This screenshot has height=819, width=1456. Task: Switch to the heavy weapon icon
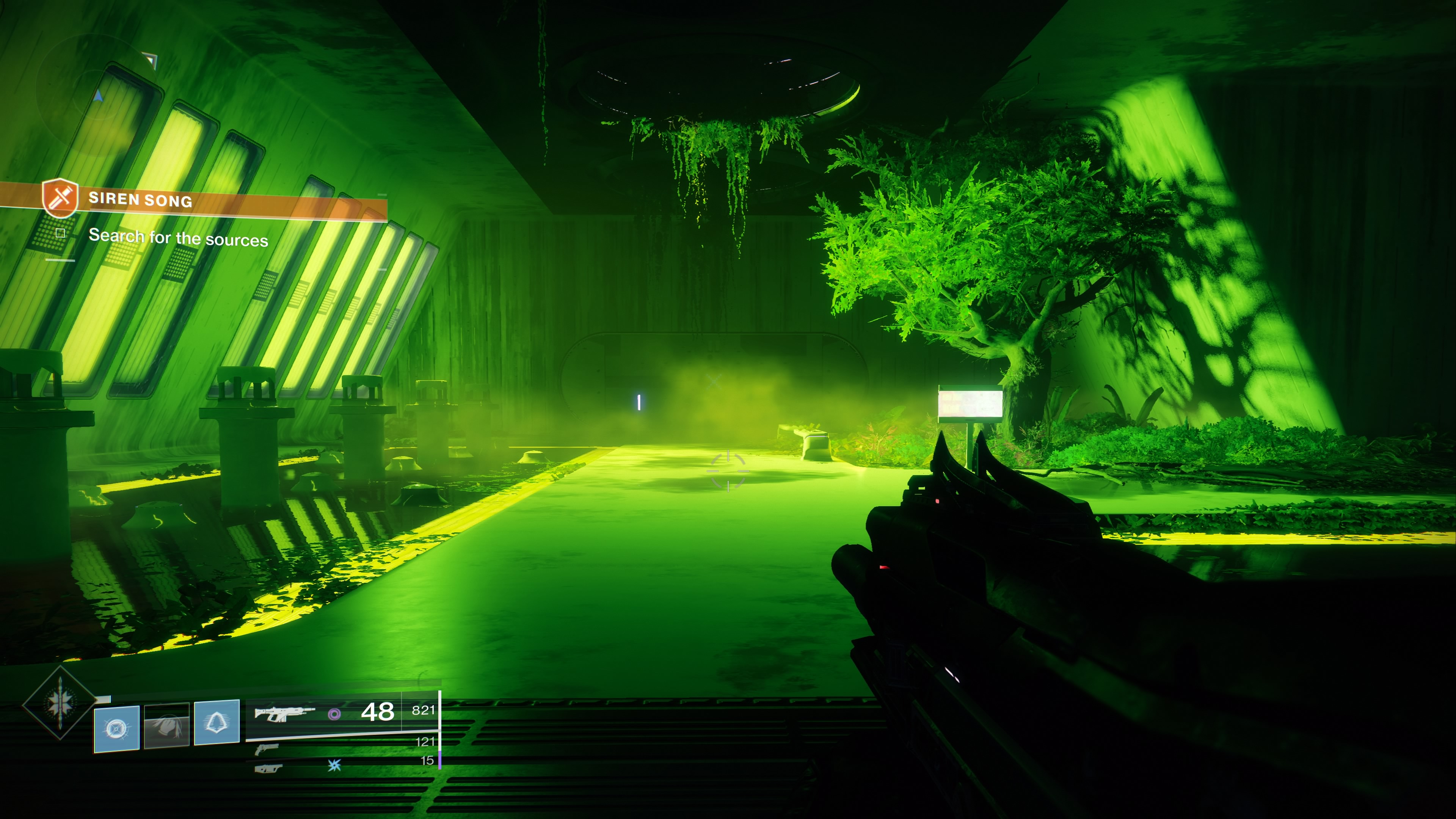(x=268, y=768)
